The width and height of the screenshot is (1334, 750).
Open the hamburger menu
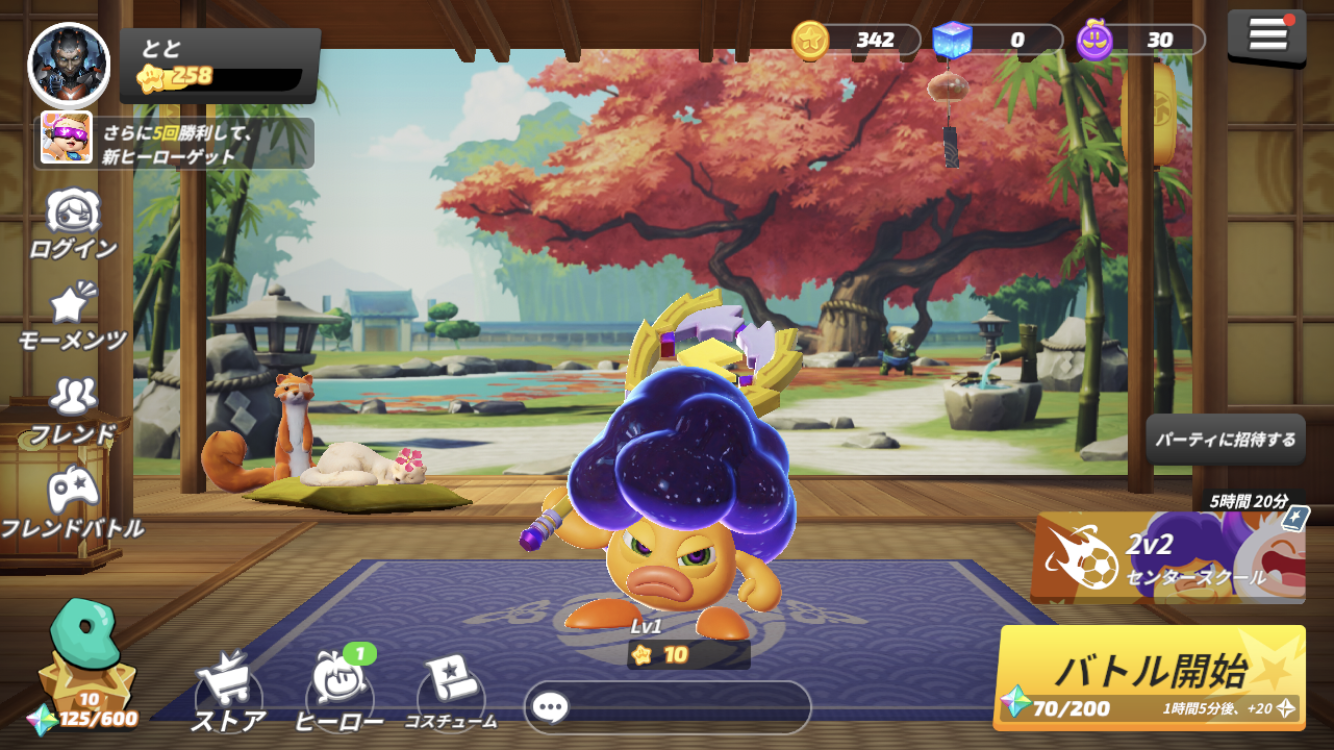(x=1267, y=36)
